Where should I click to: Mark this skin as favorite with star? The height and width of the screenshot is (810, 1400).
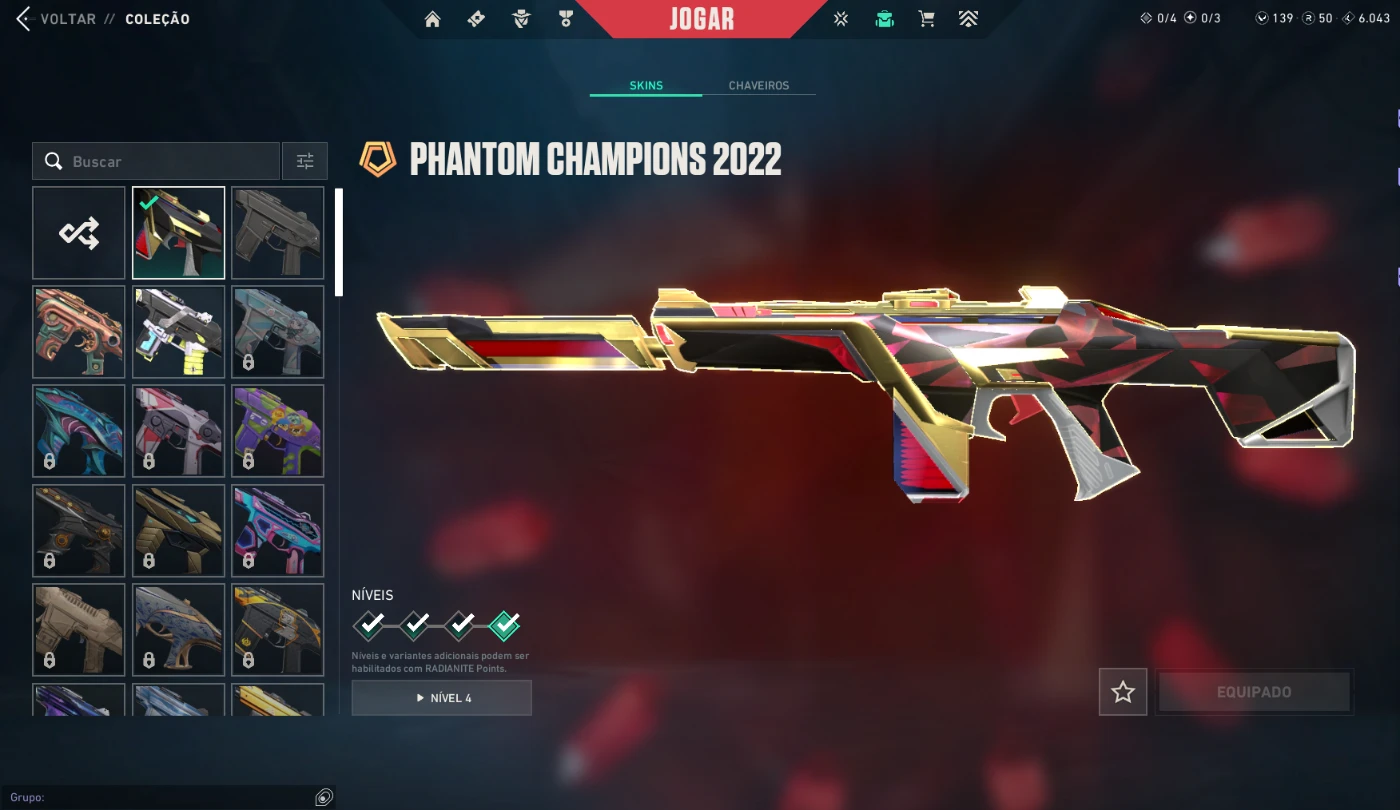(1122, 692)
